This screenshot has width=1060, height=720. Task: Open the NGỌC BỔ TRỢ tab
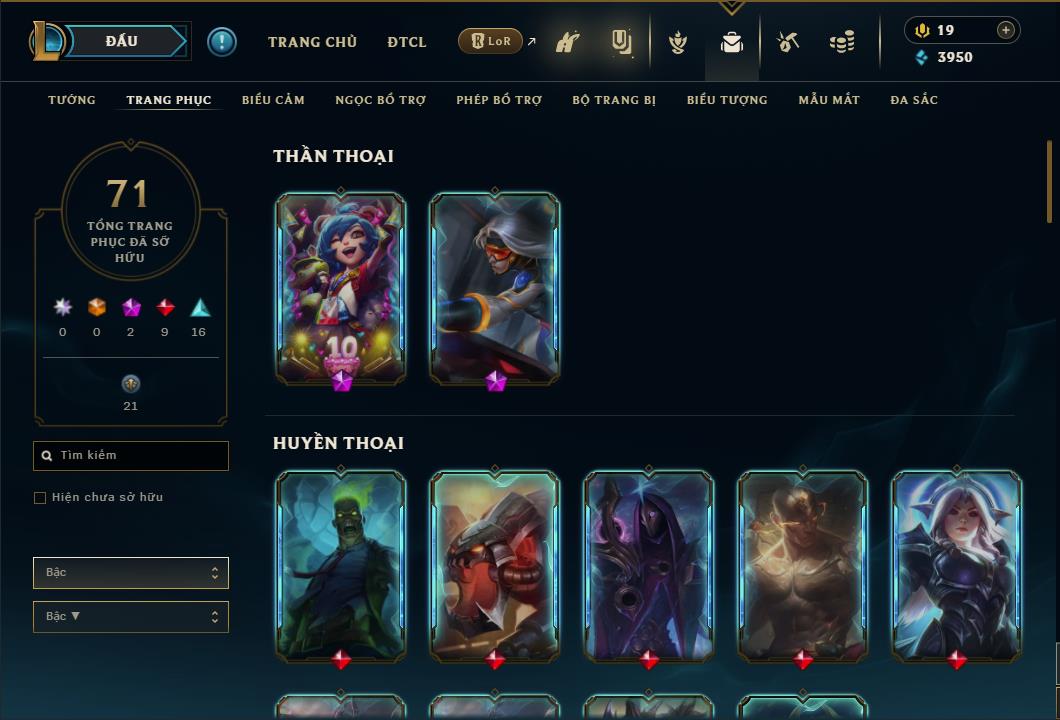tap(380, 100)
